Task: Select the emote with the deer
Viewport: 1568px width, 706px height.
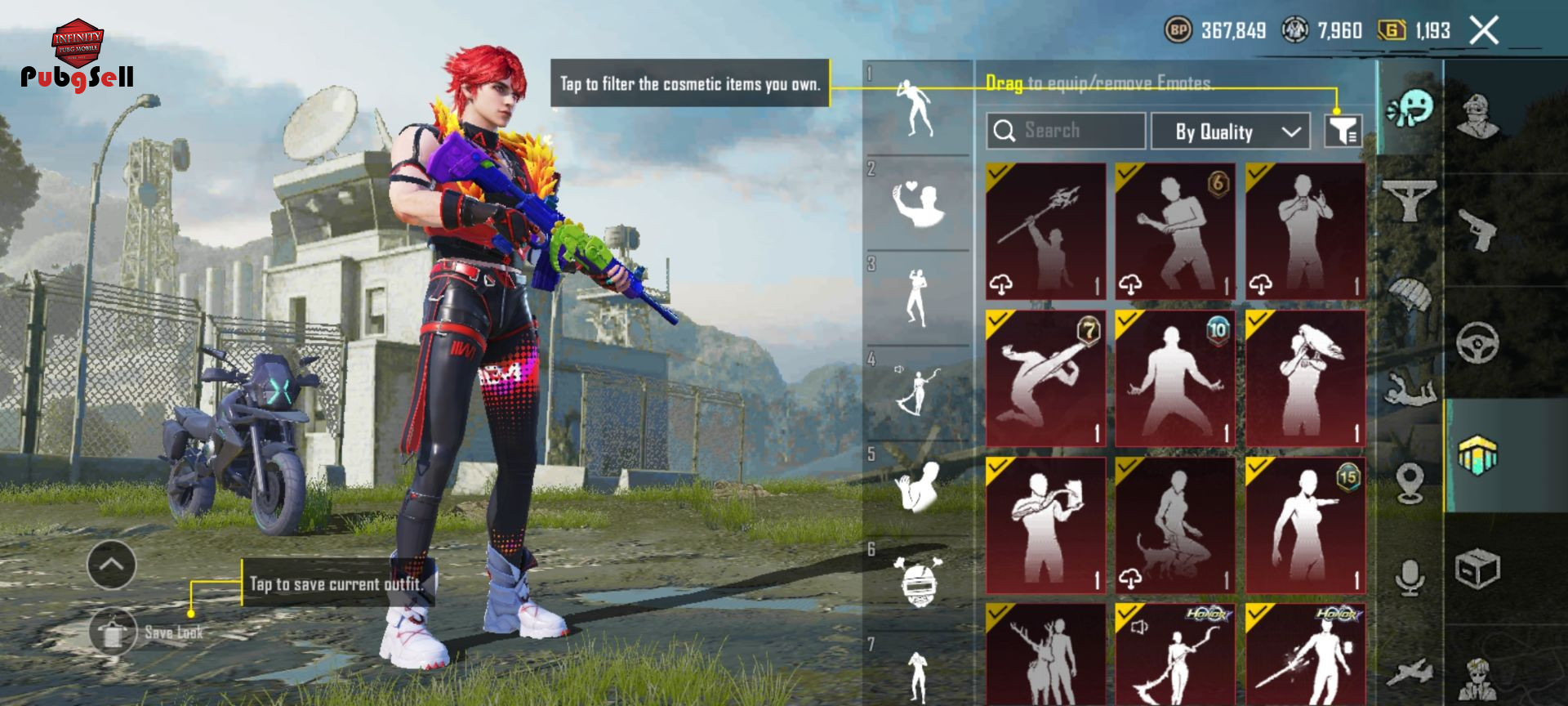Action: point(1045,655)
